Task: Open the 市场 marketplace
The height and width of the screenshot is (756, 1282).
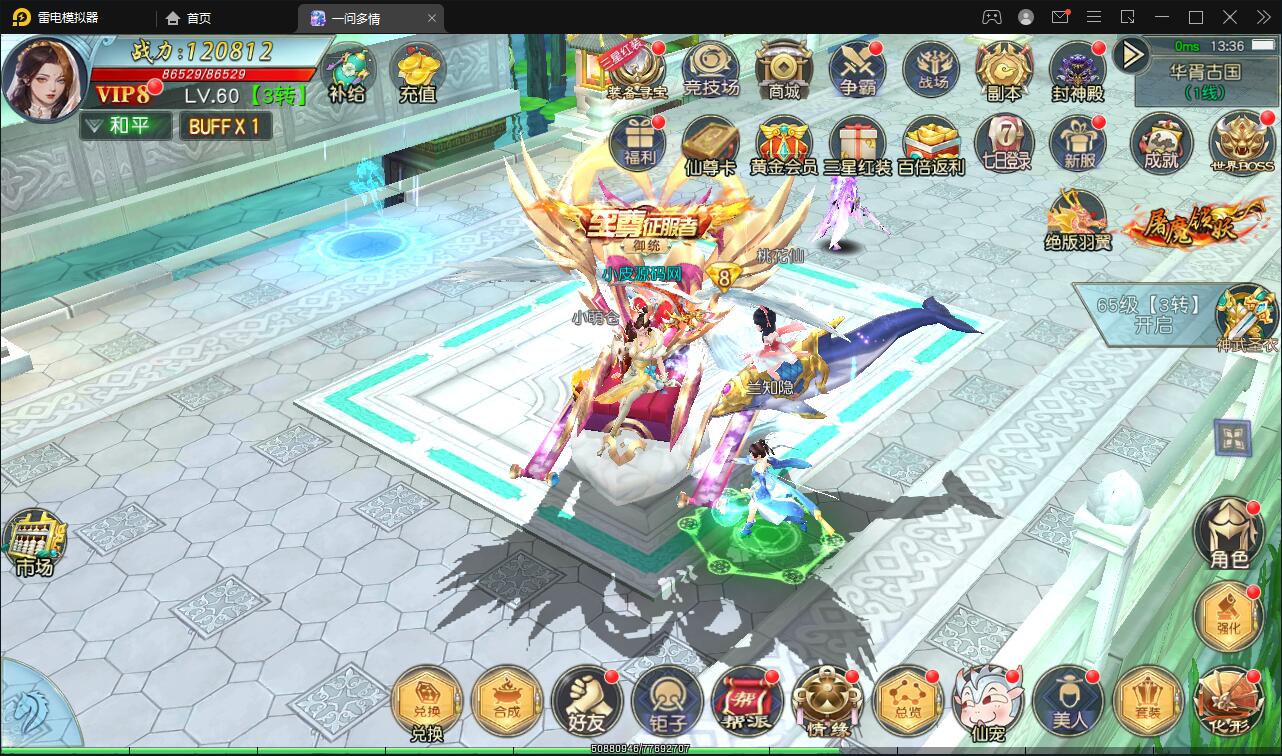Action: (35, 540)
